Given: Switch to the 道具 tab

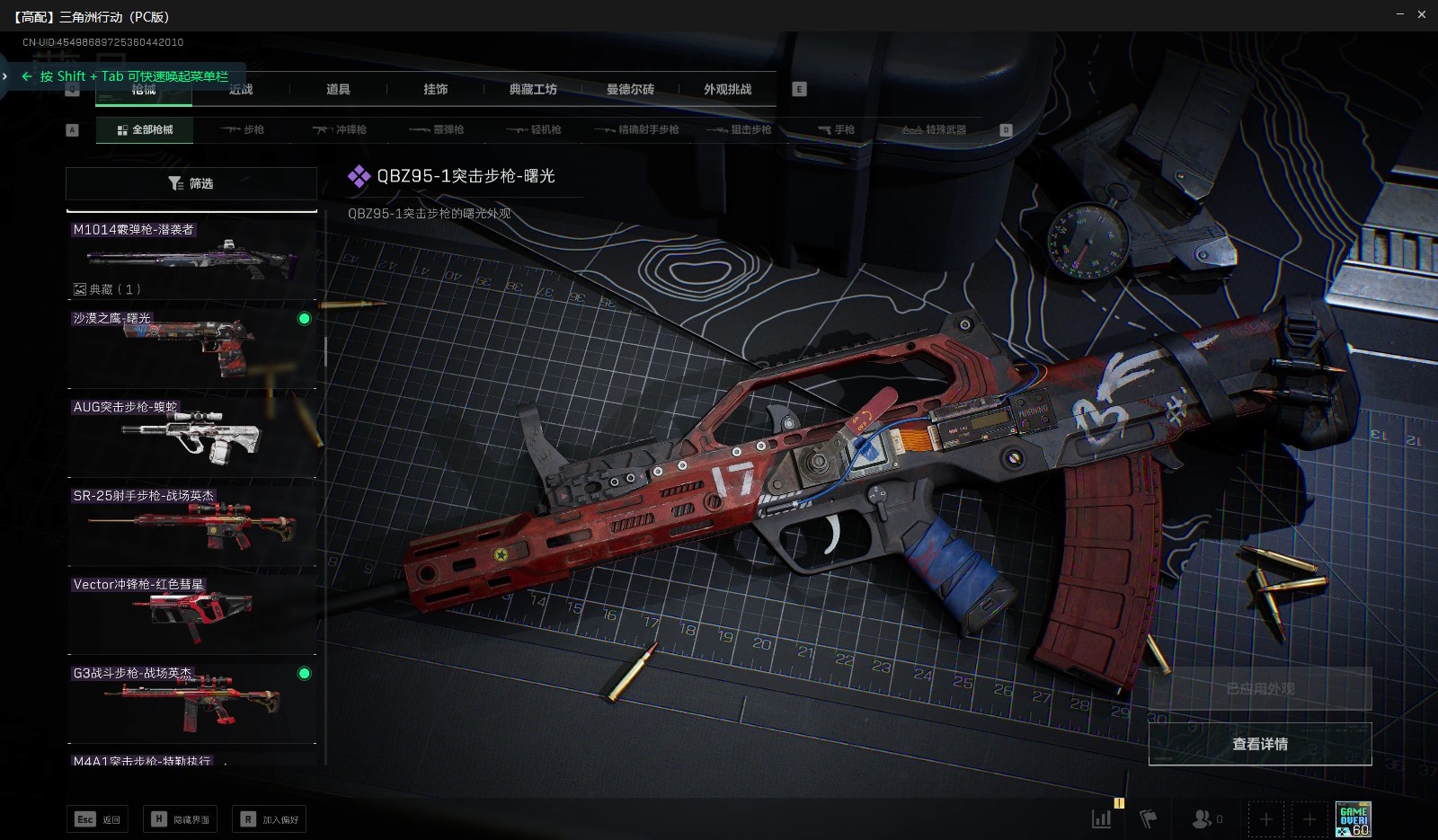Looking at the screenshot, I should tap(338, 89).
